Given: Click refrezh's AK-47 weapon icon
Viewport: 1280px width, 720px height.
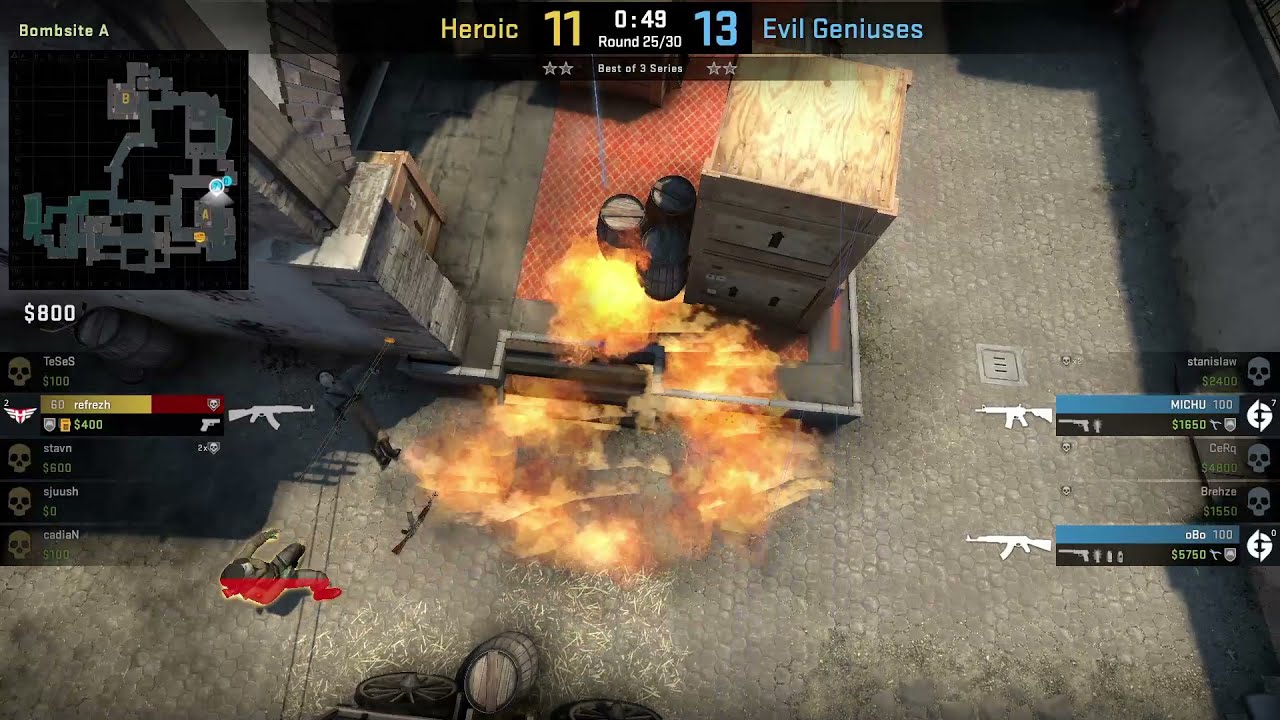Looking at the screenshot, I should pos(271,415).
